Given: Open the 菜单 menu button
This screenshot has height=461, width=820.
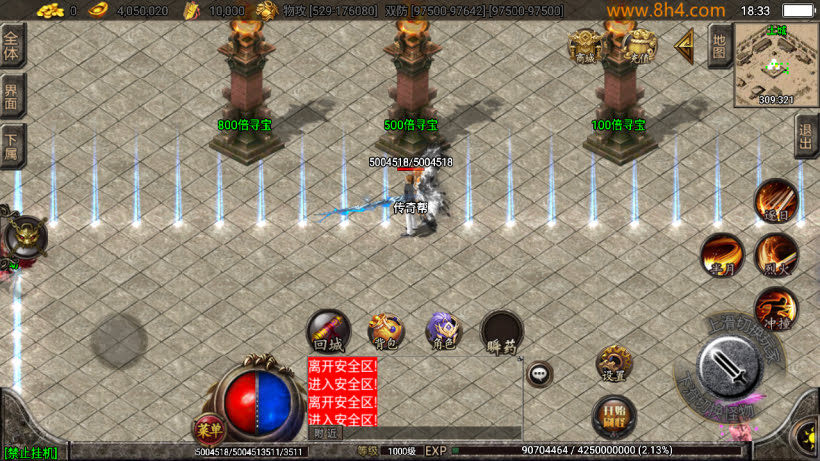Looking at the screenshot, I should coord(209,429).
